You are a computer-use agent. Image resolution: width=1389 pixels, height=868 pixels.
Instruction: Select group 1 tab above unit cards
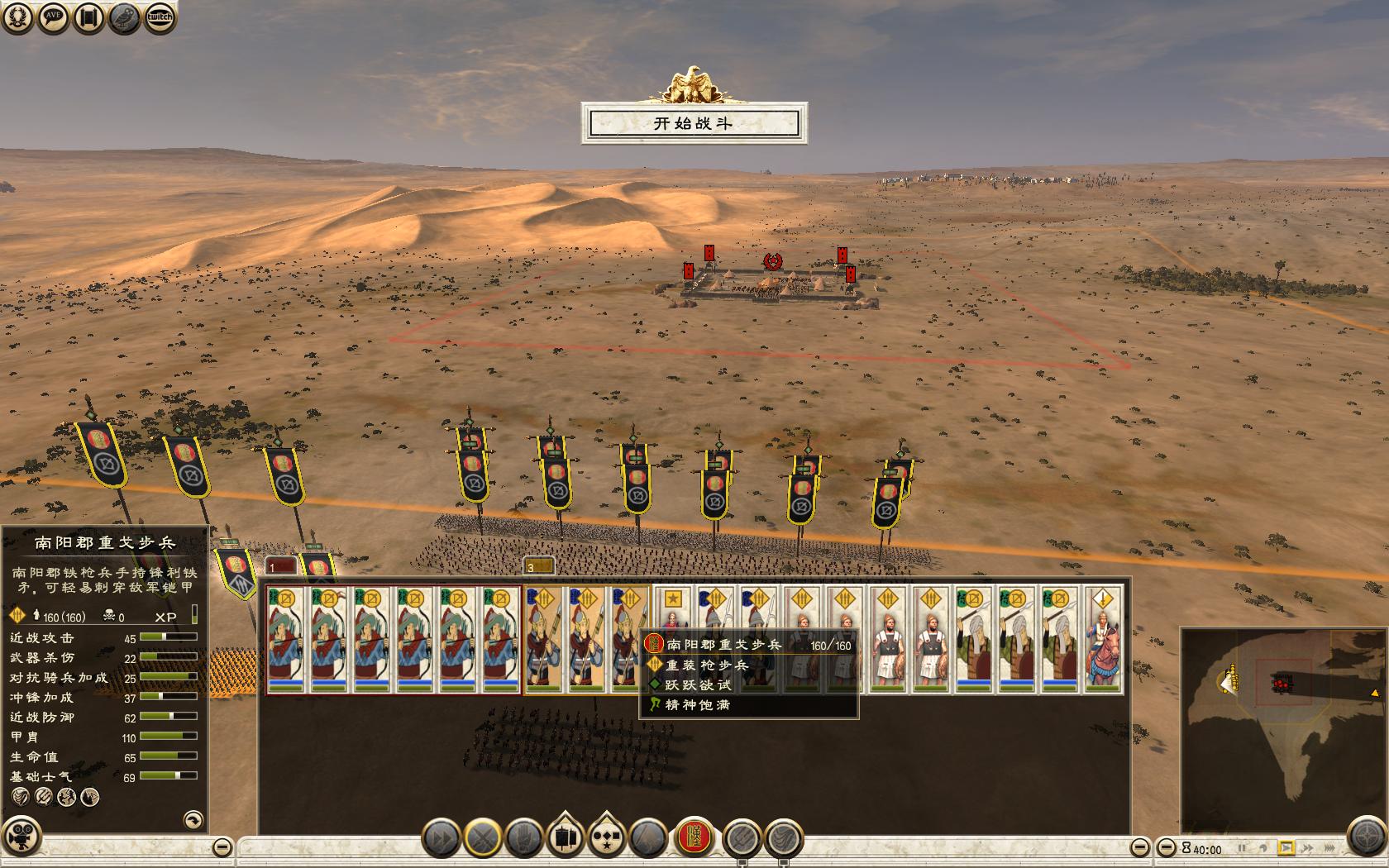[281, 566]
